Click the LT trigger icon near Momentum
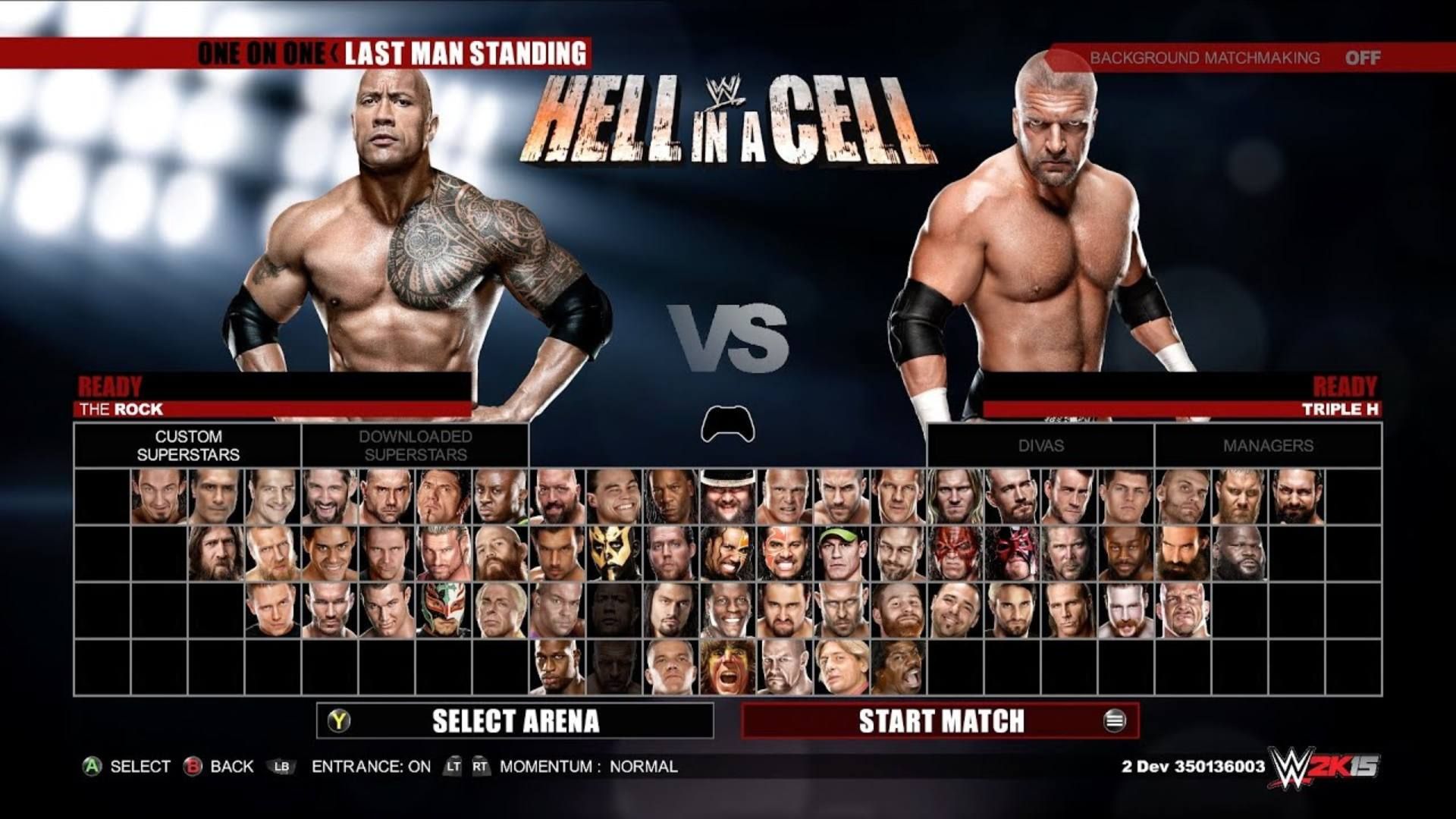Image resolution: width=1456 pixels, height=819 pixels. click(x=453, y=767)
